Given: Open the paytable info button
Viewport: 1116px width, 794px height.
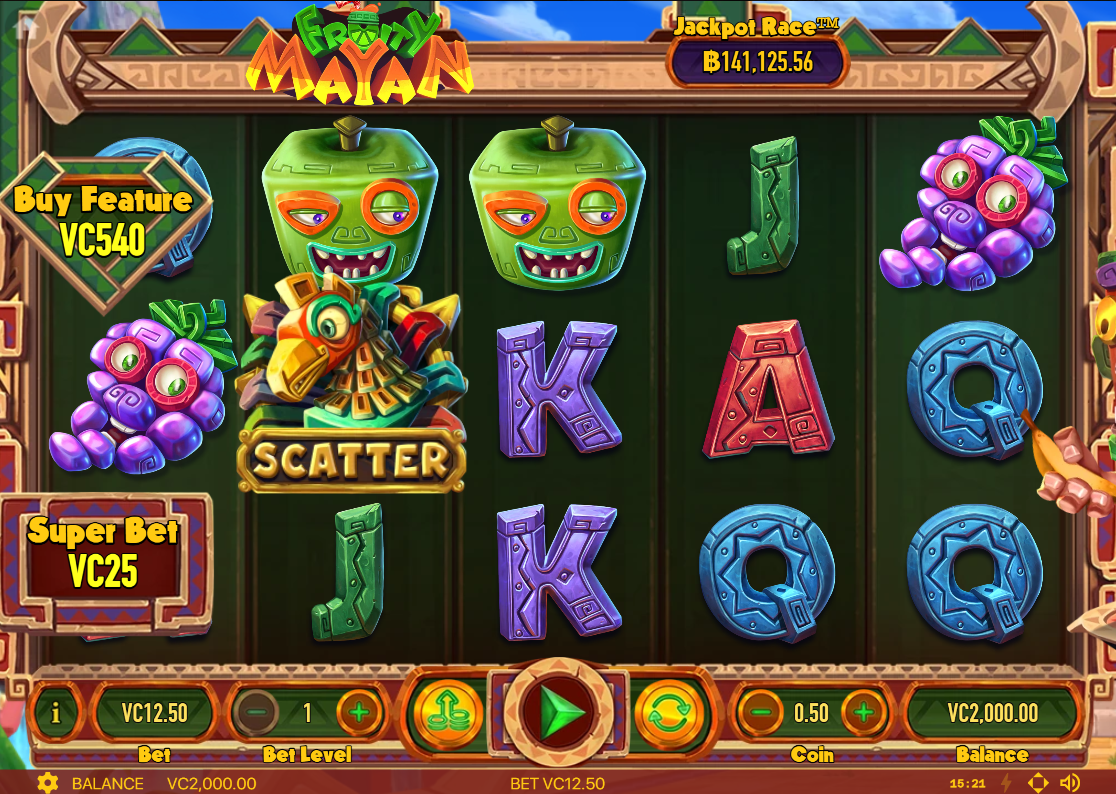Looking at the screenshot, I should coord(56,713).
